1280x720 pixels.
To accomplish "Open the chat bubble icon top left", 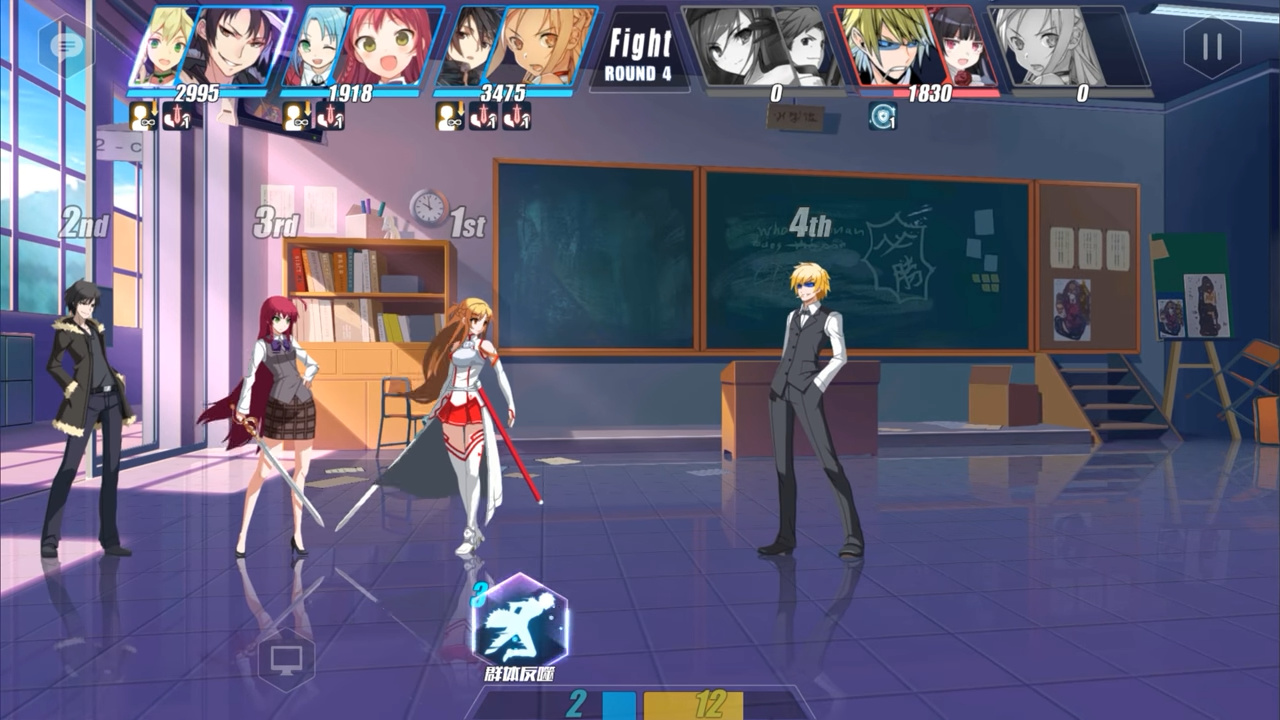I will coord(66,47).
